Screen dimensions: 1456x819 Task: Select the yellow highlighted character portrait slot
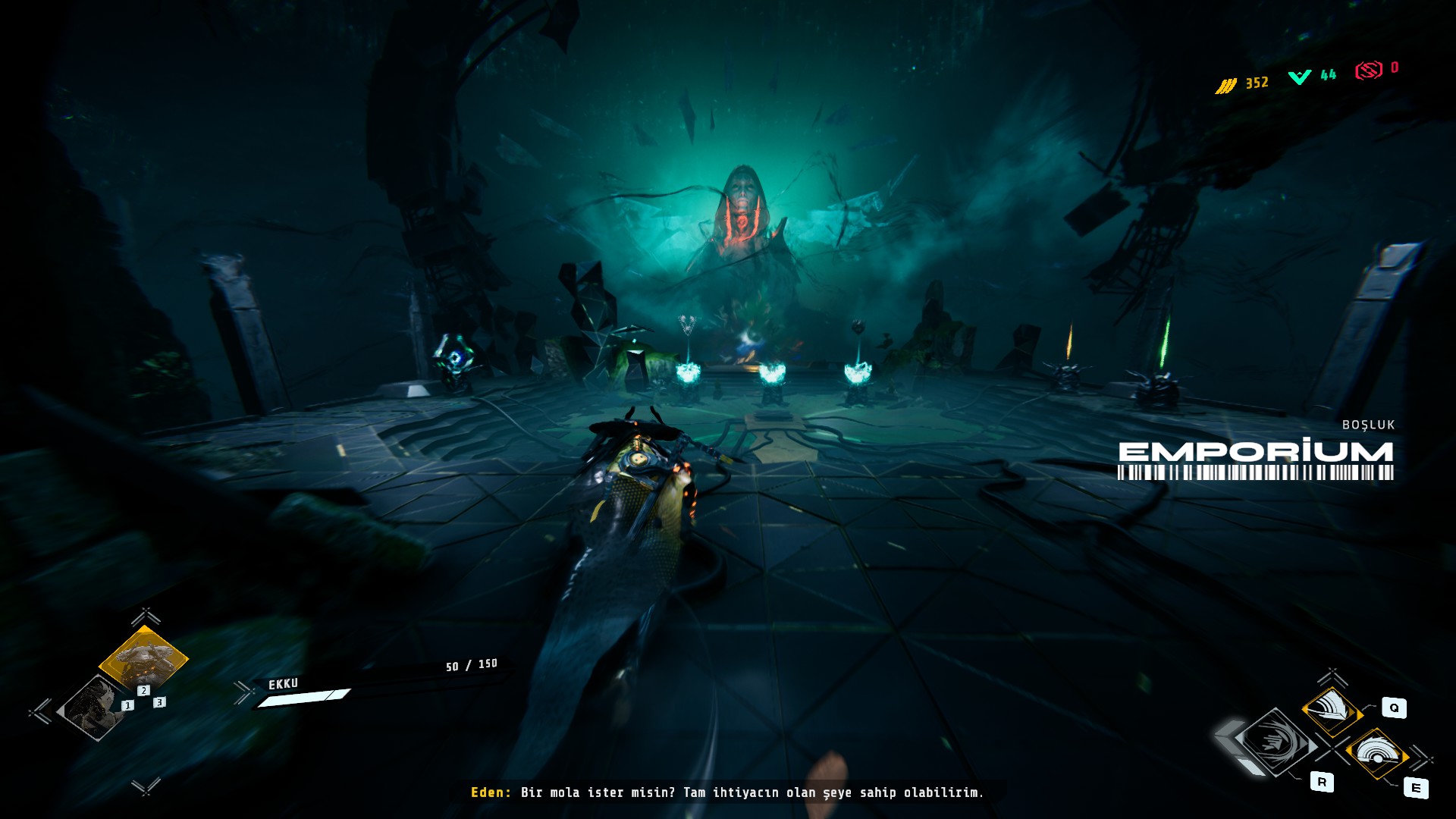[x=143, y=657]
